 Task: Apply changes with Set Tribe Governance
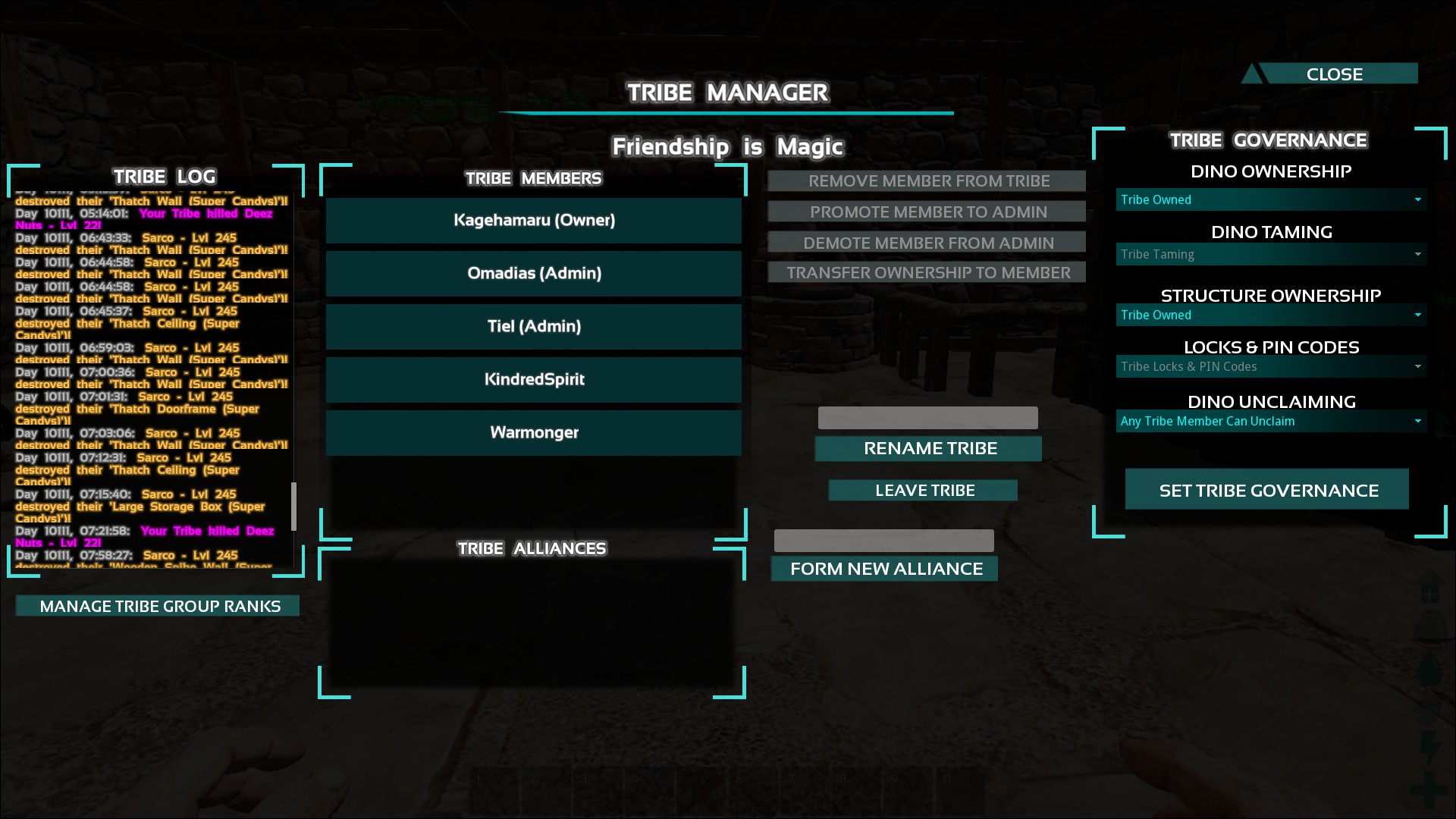[1267, 491]
